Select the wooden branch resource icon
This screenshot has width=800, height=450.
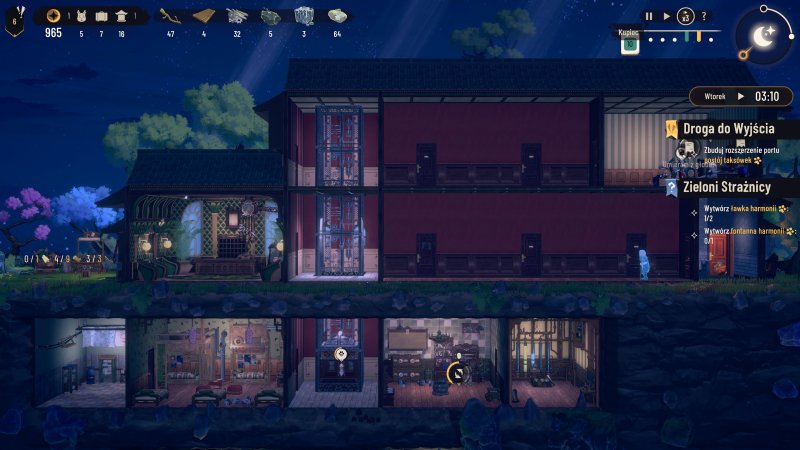coord(170,16)
